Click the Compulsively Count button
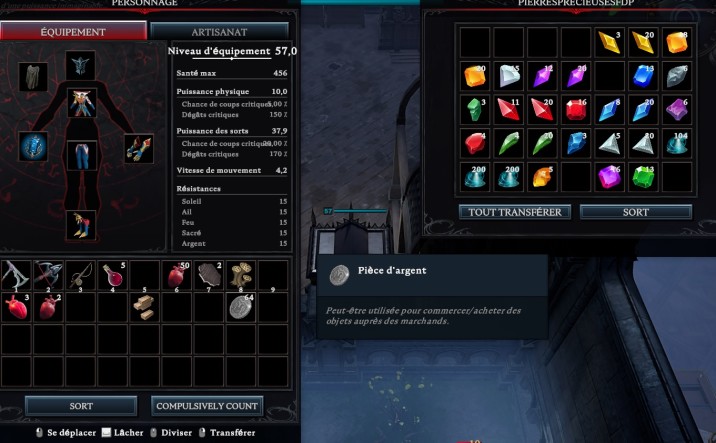Viewport: 716px width, 443px height. tap(208, 406)
